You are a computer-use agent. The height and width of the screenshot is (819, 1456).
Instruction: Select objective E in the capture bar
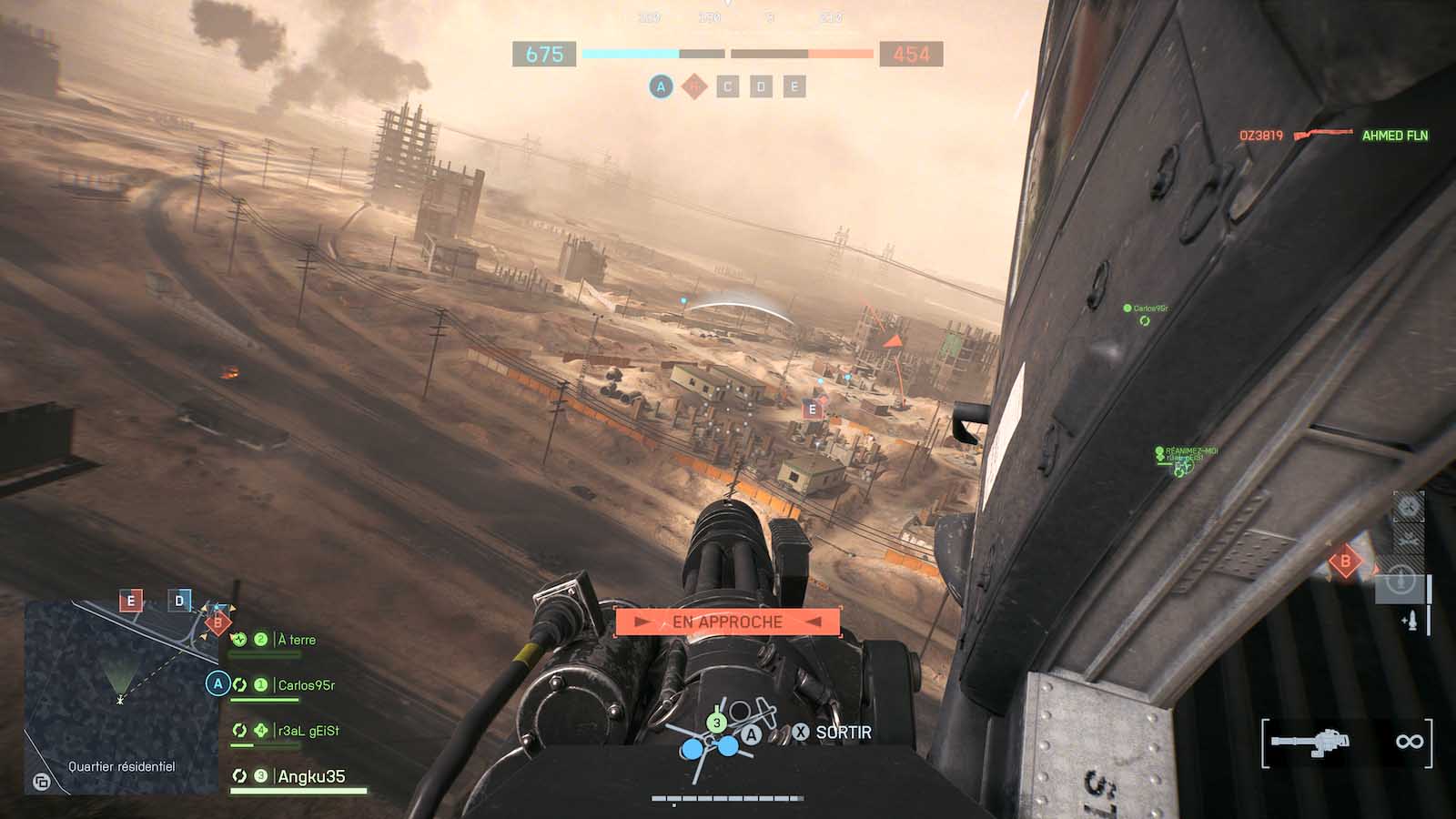(x=794, y=87)
